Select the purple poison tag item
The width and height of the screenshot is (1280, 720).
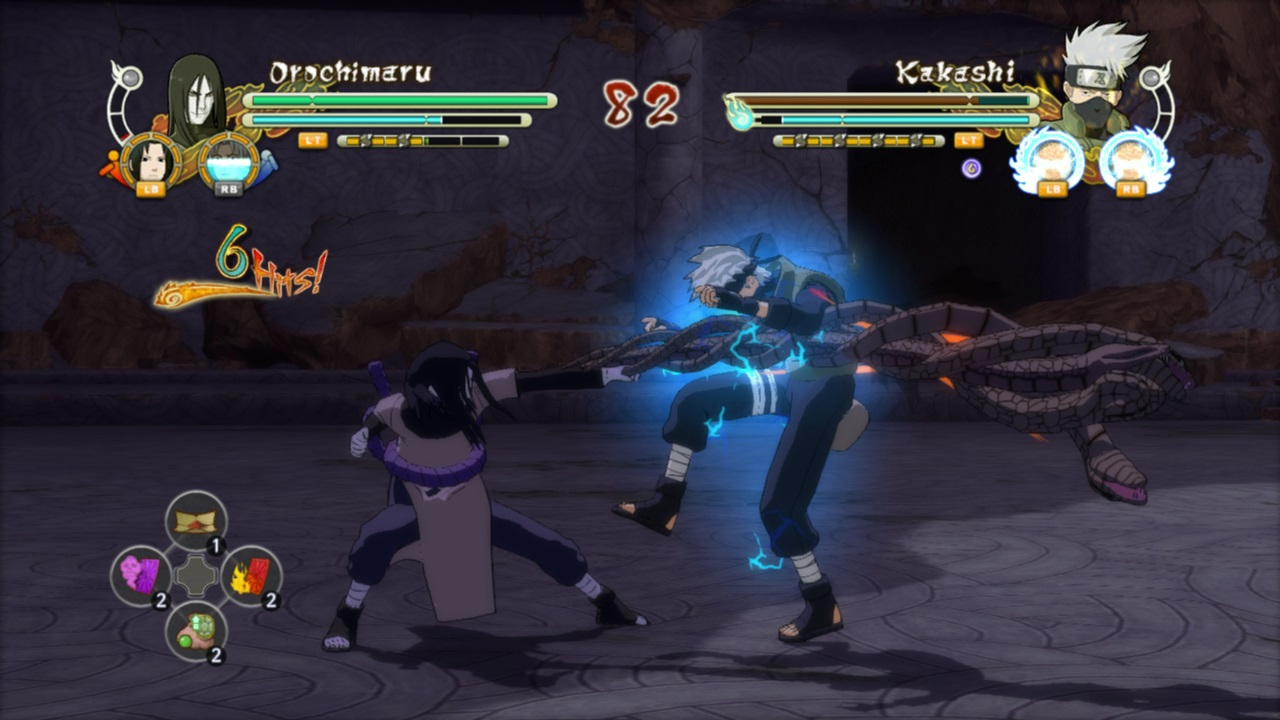141,575
